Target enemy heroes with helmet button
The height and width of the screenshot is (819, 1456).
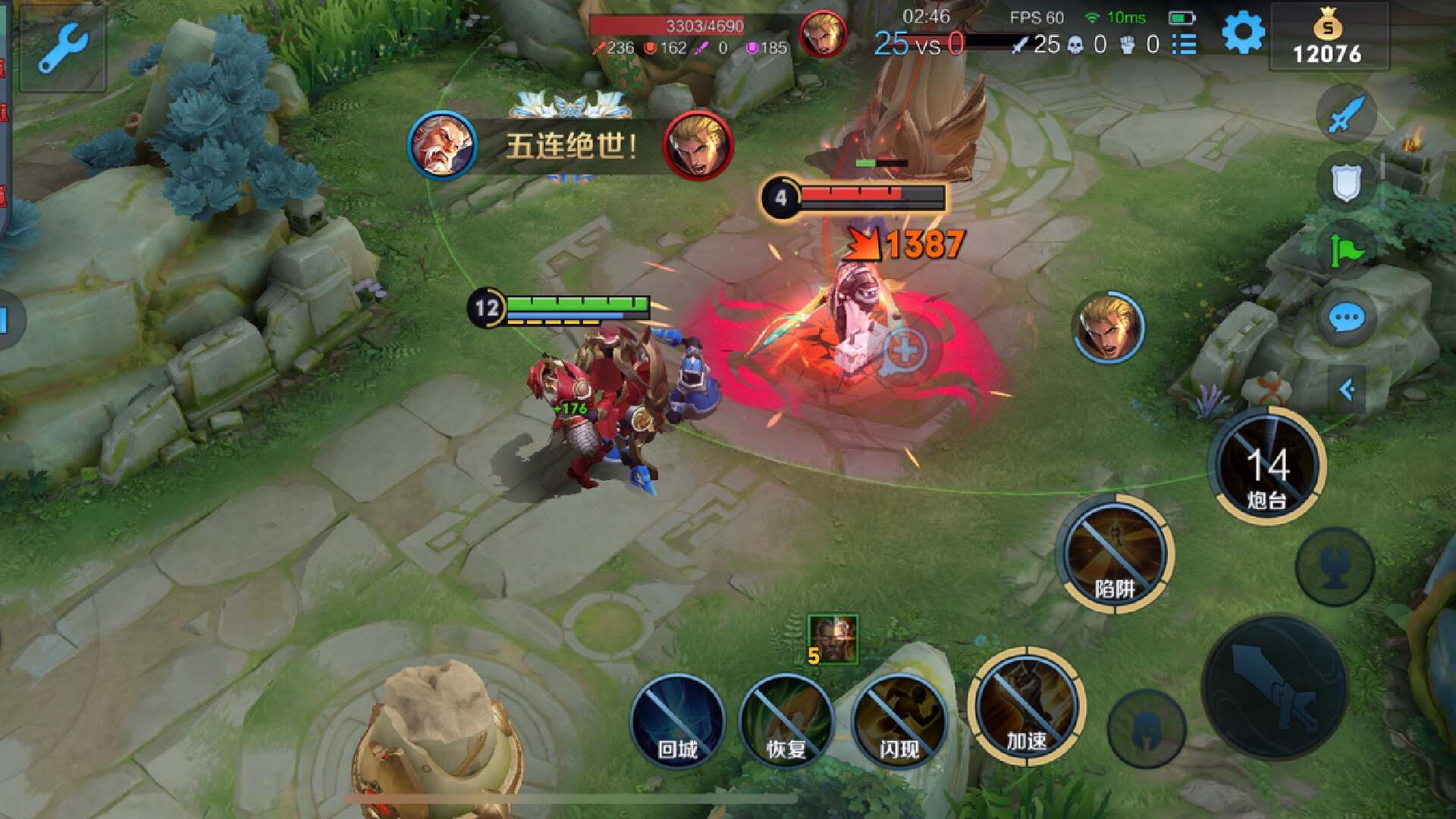[1146, 729]
